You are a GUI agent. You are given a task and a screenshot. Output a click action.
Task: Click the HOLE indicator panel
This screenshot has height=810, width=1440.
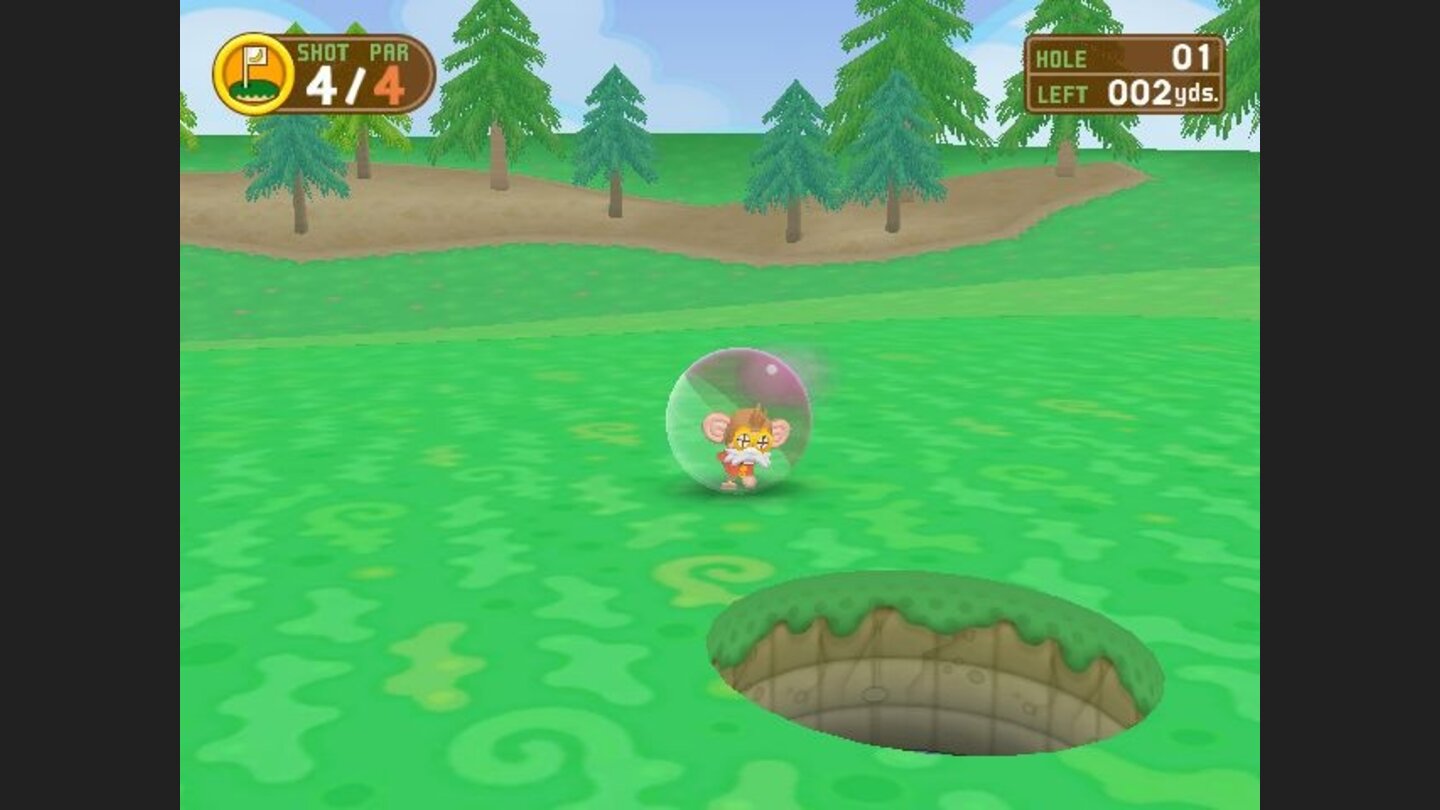coord(1120,58)
